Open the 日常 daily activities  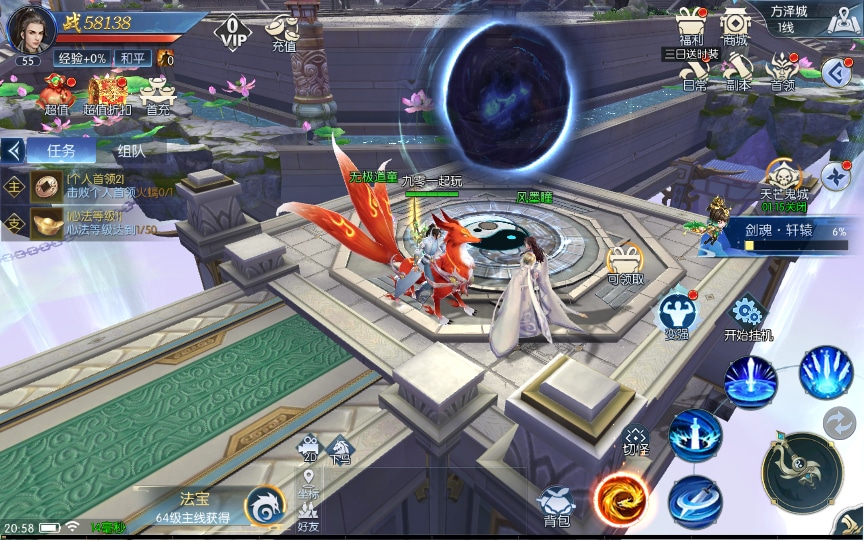pyautogui.click(x=694, y=70)
